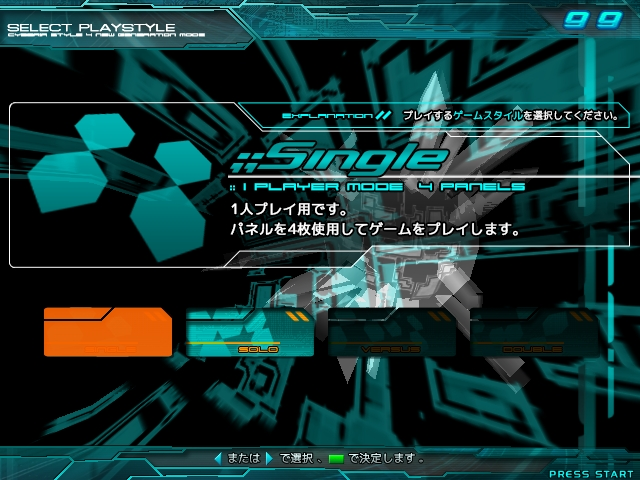Screen dimensions: 640x480
Task: Pick the Versus playstyle tile
Action: click(391, 333)
